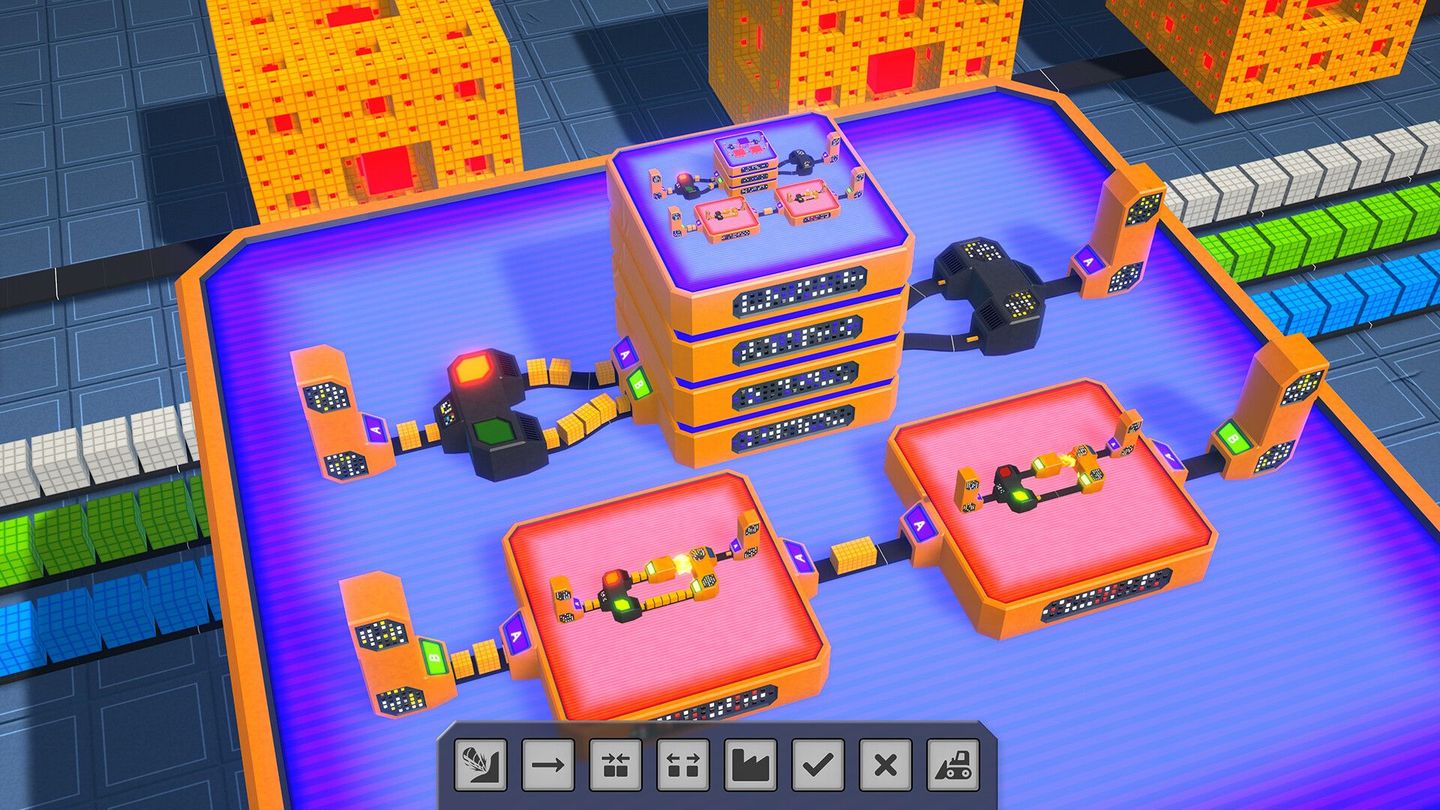
Task: Select the belt arrow tool
Action: click(547, 763)
